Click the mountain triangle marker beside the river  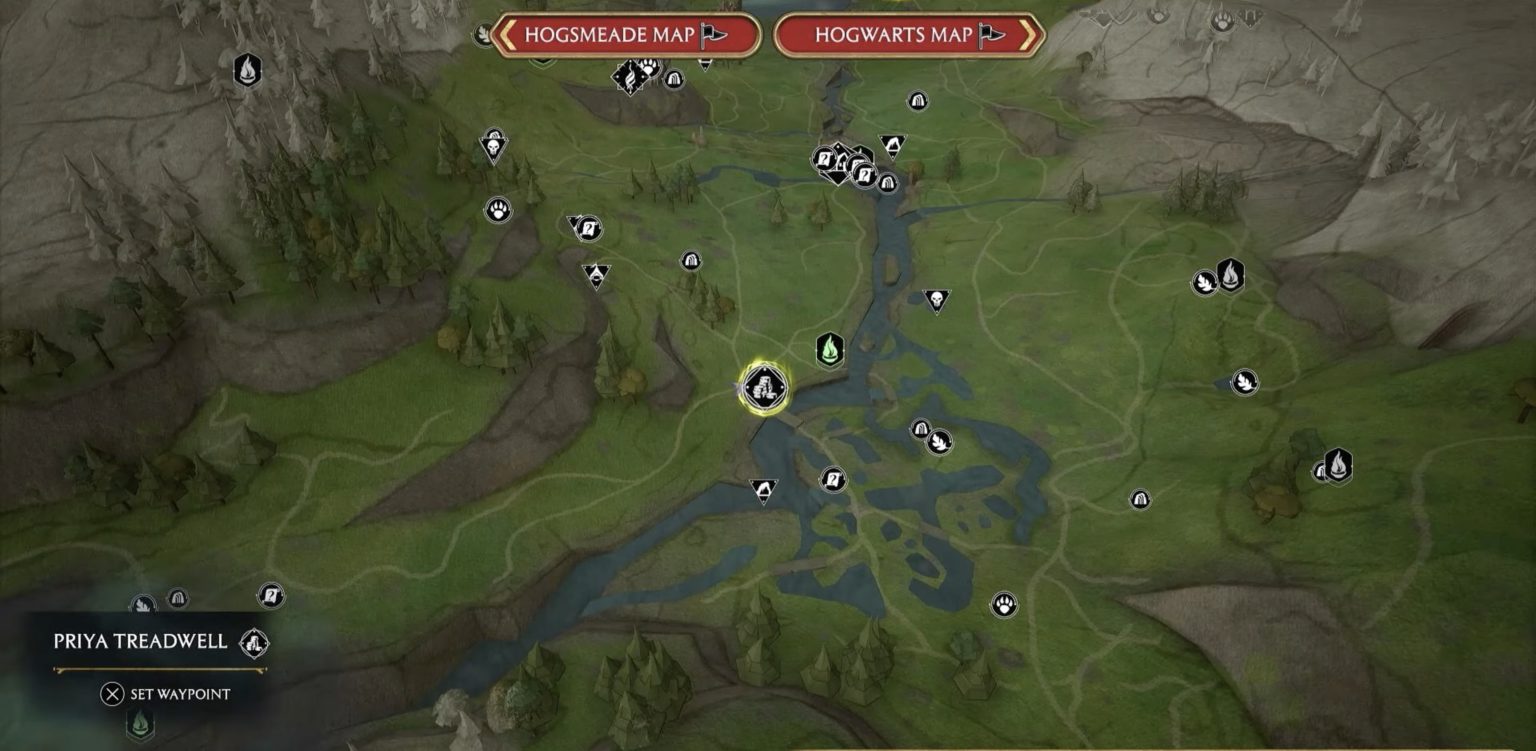click(763, 488)
